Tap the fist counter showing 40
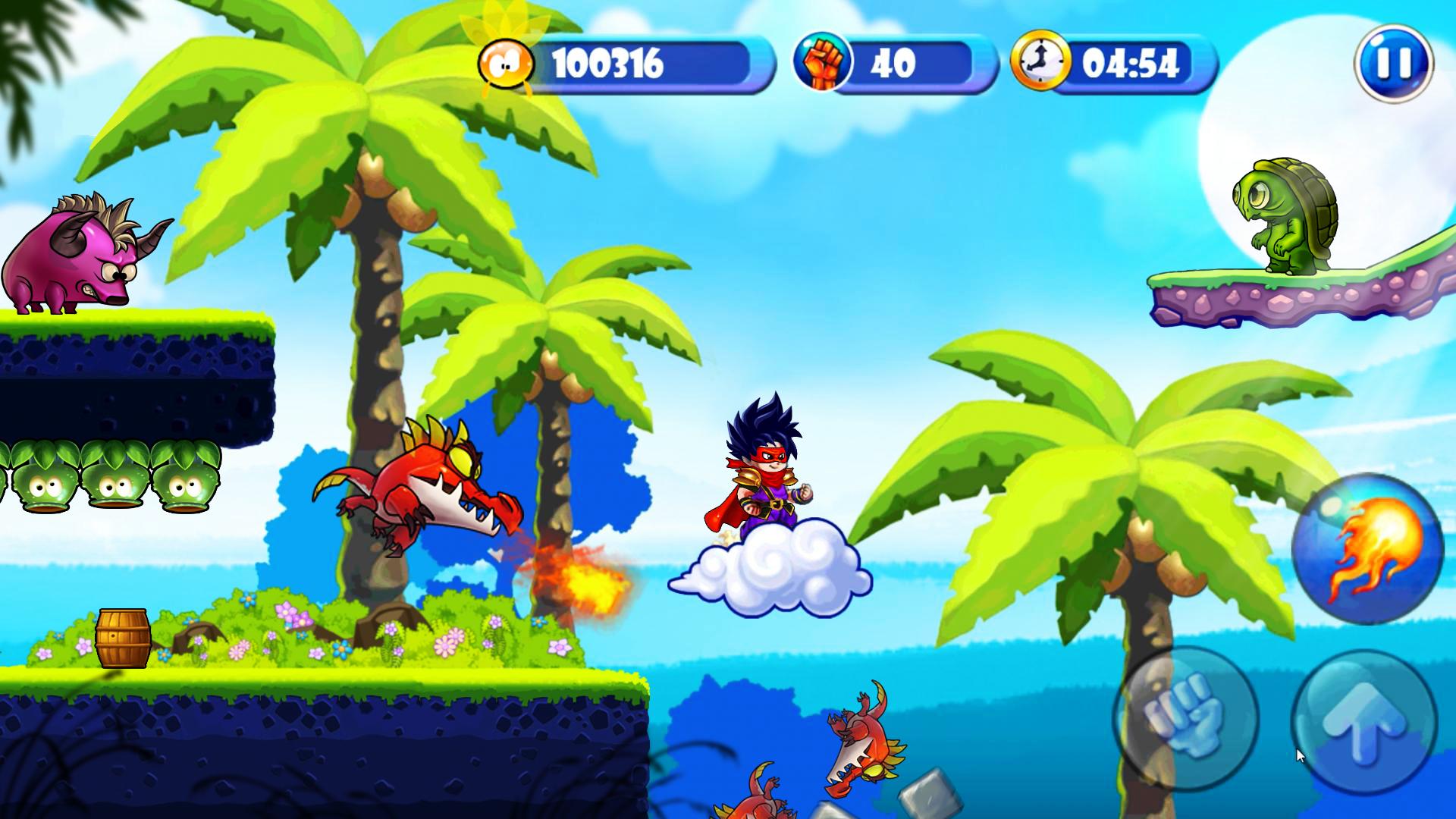The width and height of the screenshot is (1456, 819). coord(895,64)
